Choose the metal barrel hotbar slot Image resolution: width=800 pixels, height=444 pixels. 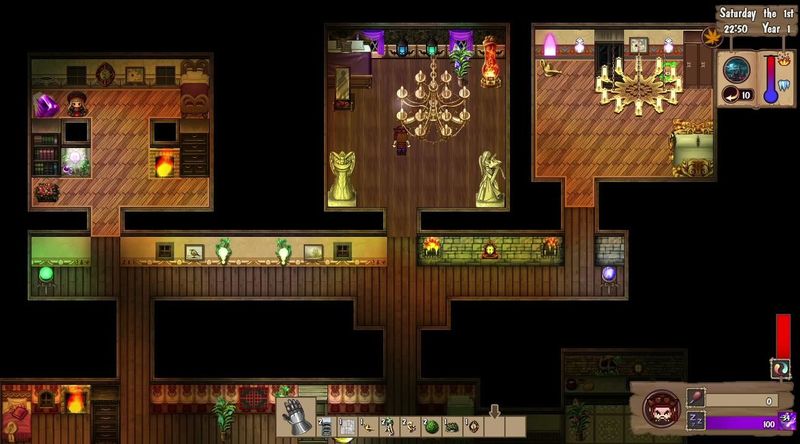[x=326, y=427]
